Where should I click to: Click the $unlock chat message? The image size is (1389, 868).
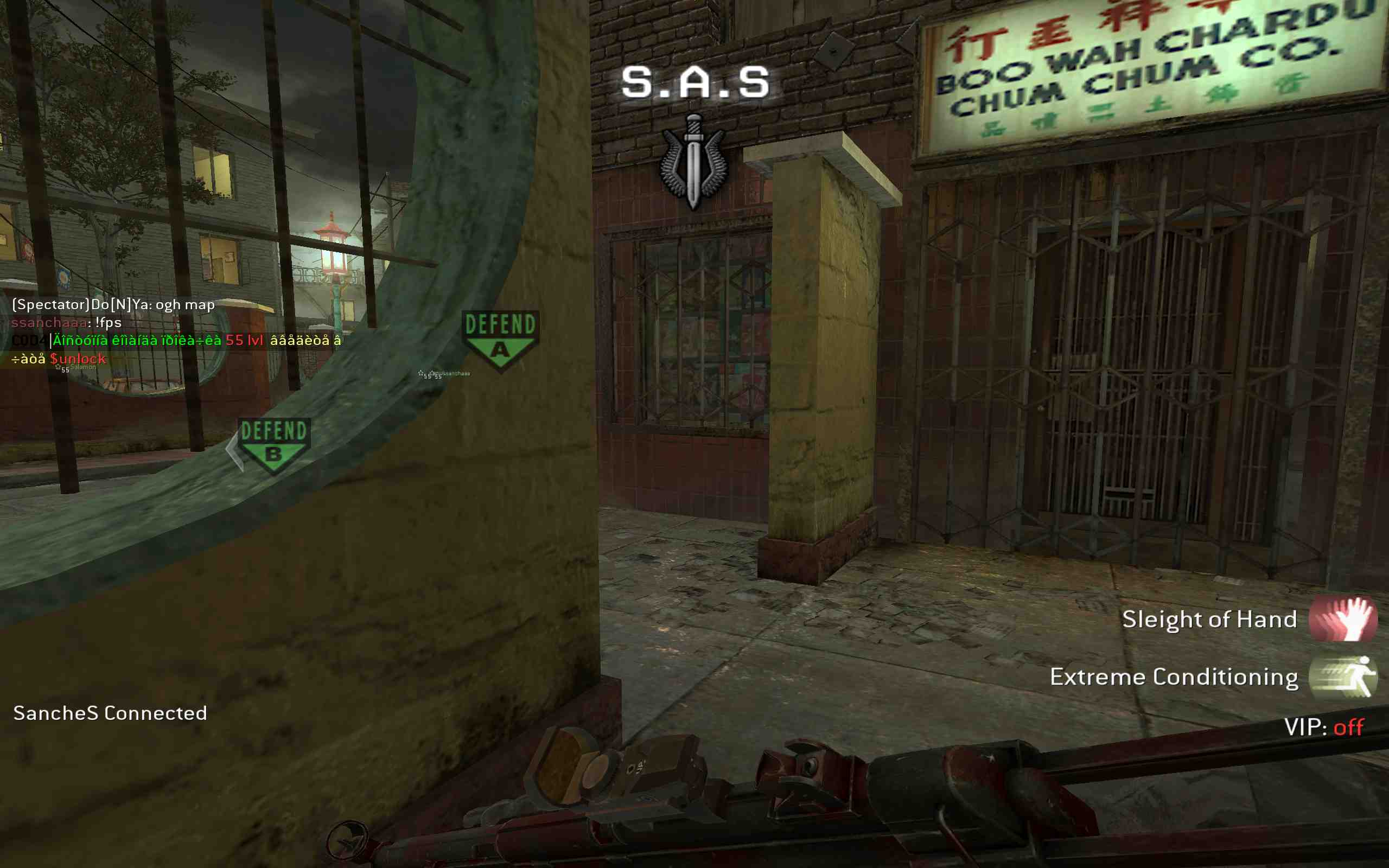click(78, 359)
